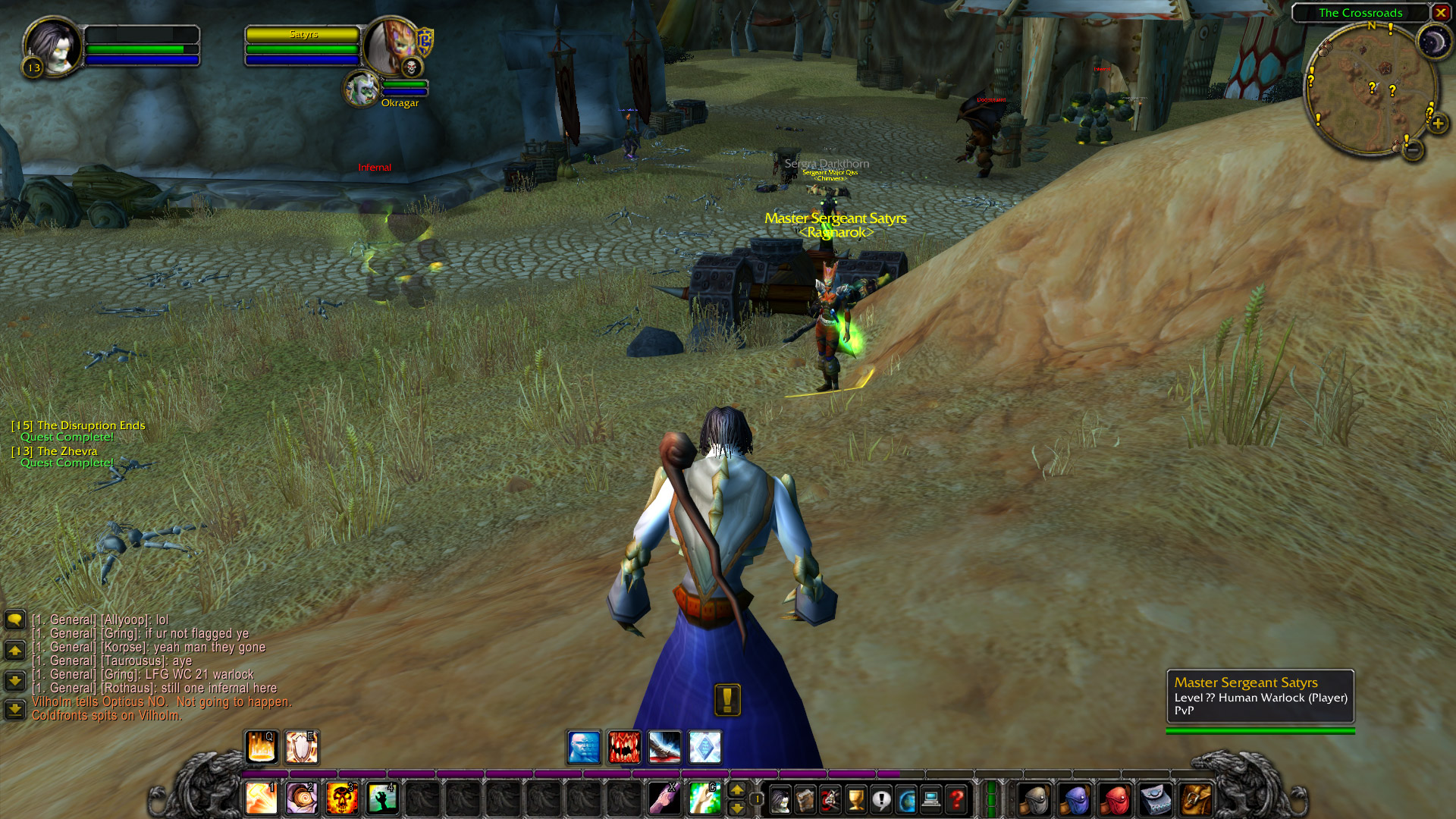This screenshot has height=819, width=1456.
Task: Close the minimap with the red X
Action: 1440,13
